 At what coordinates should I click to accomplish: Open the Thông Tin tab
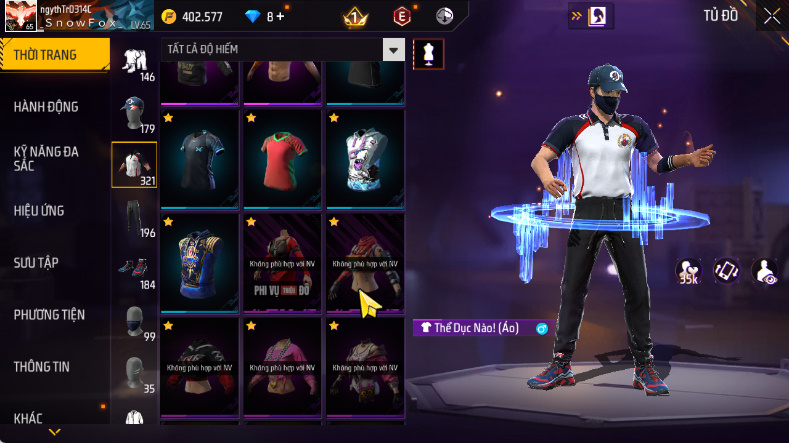42,366
